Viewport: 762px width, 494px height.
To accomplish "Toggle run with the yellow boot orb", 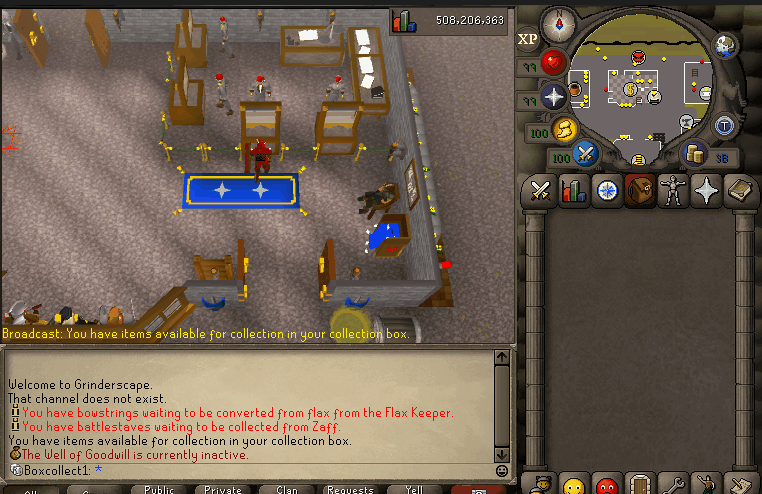I will (x=567, y=129).
